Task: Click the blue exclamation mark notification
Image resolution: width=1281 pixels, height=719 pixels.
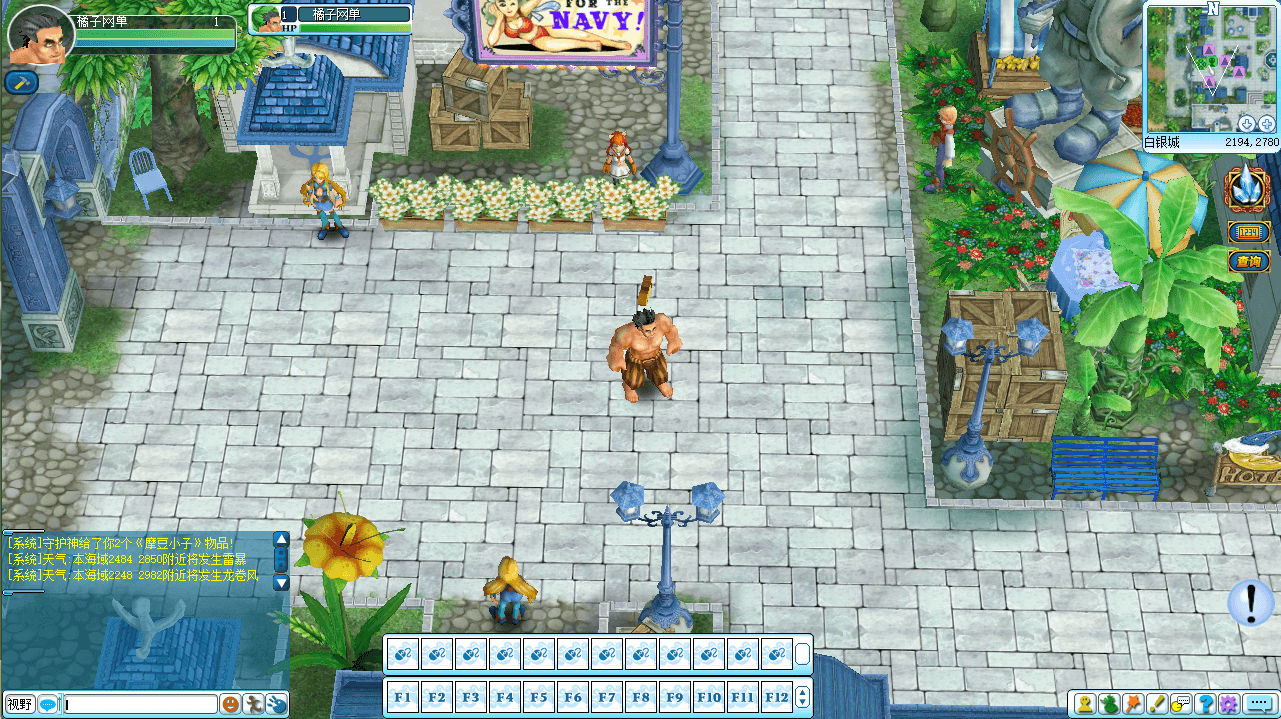Action: pos(1250,603)
